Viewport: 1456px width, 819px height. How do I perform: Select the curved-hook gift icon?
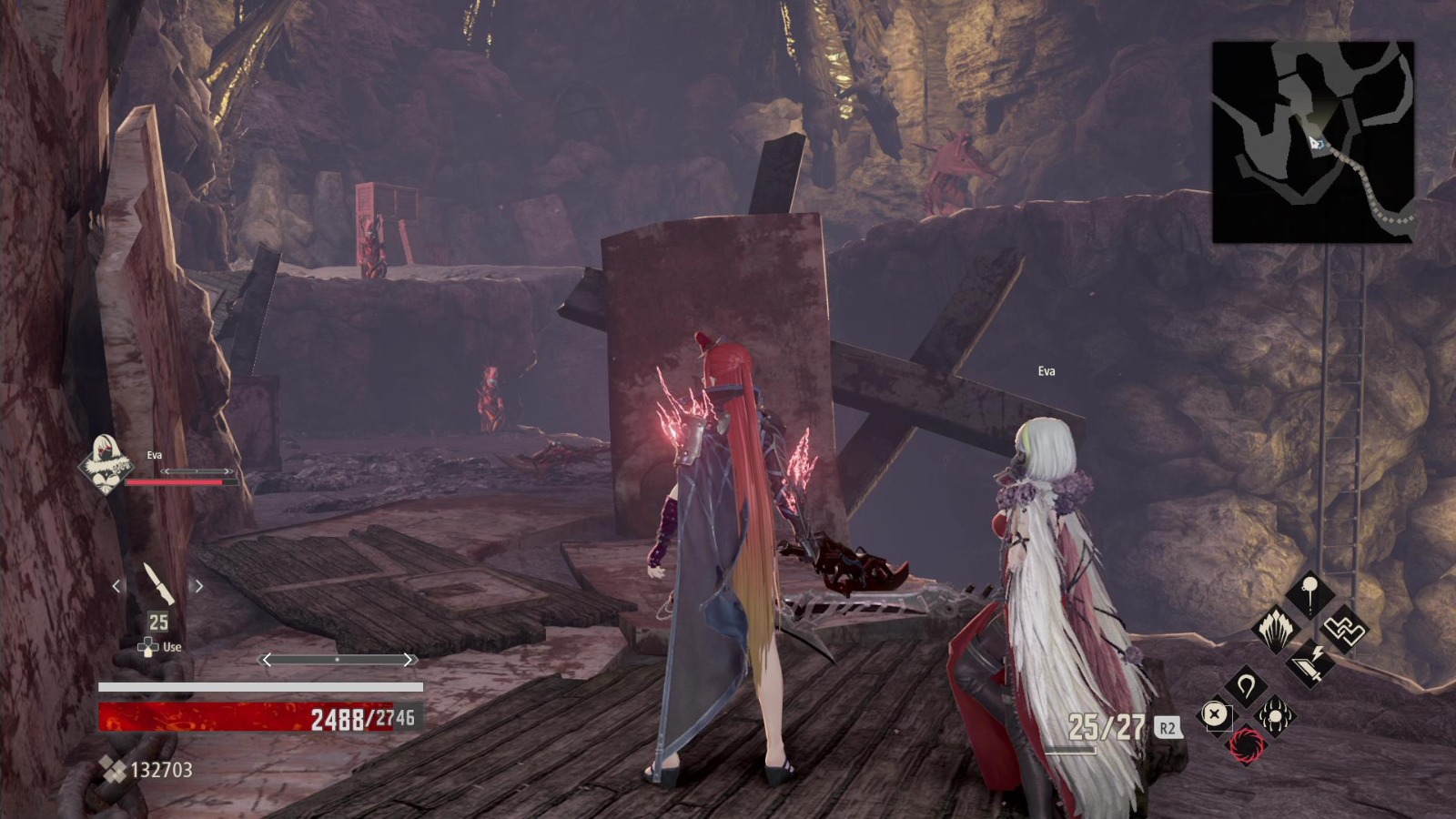click(1246, 682)
